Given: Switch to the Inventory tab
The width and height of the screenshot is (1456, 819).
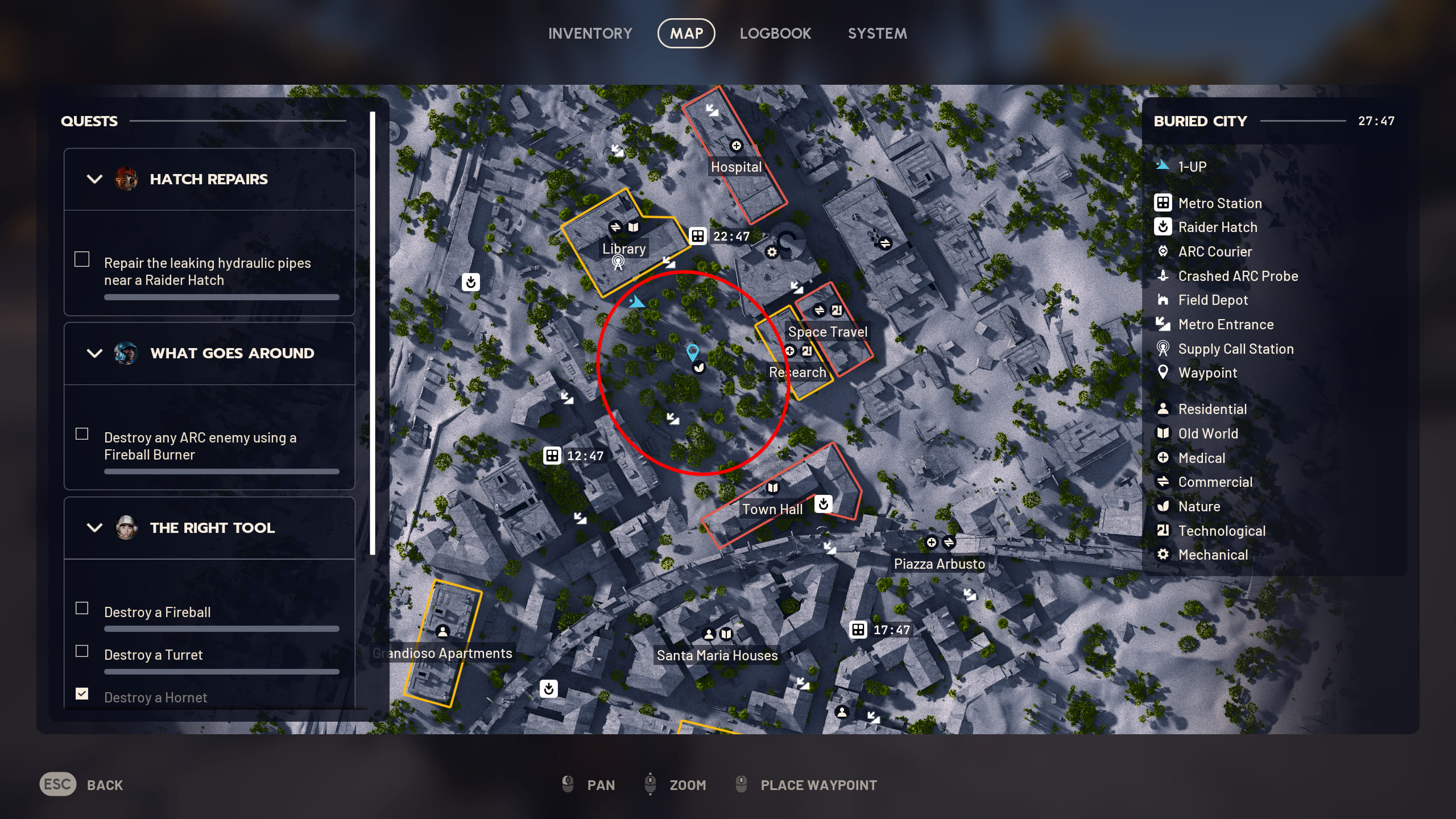Looking at the screenshot, I should click(x=590, y=33).
